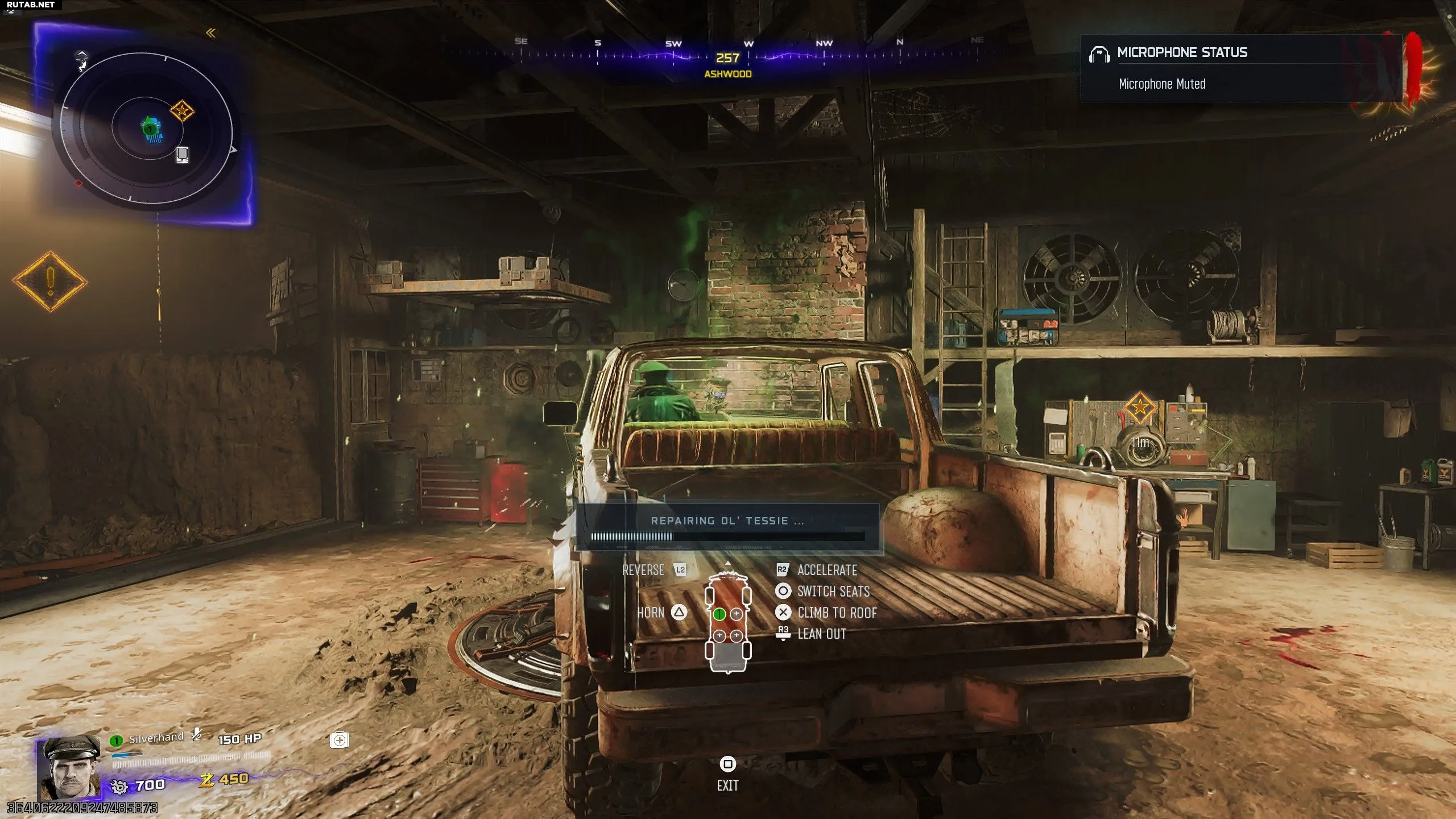
Task: Open the circular minimap
Action: click(147, 129)
